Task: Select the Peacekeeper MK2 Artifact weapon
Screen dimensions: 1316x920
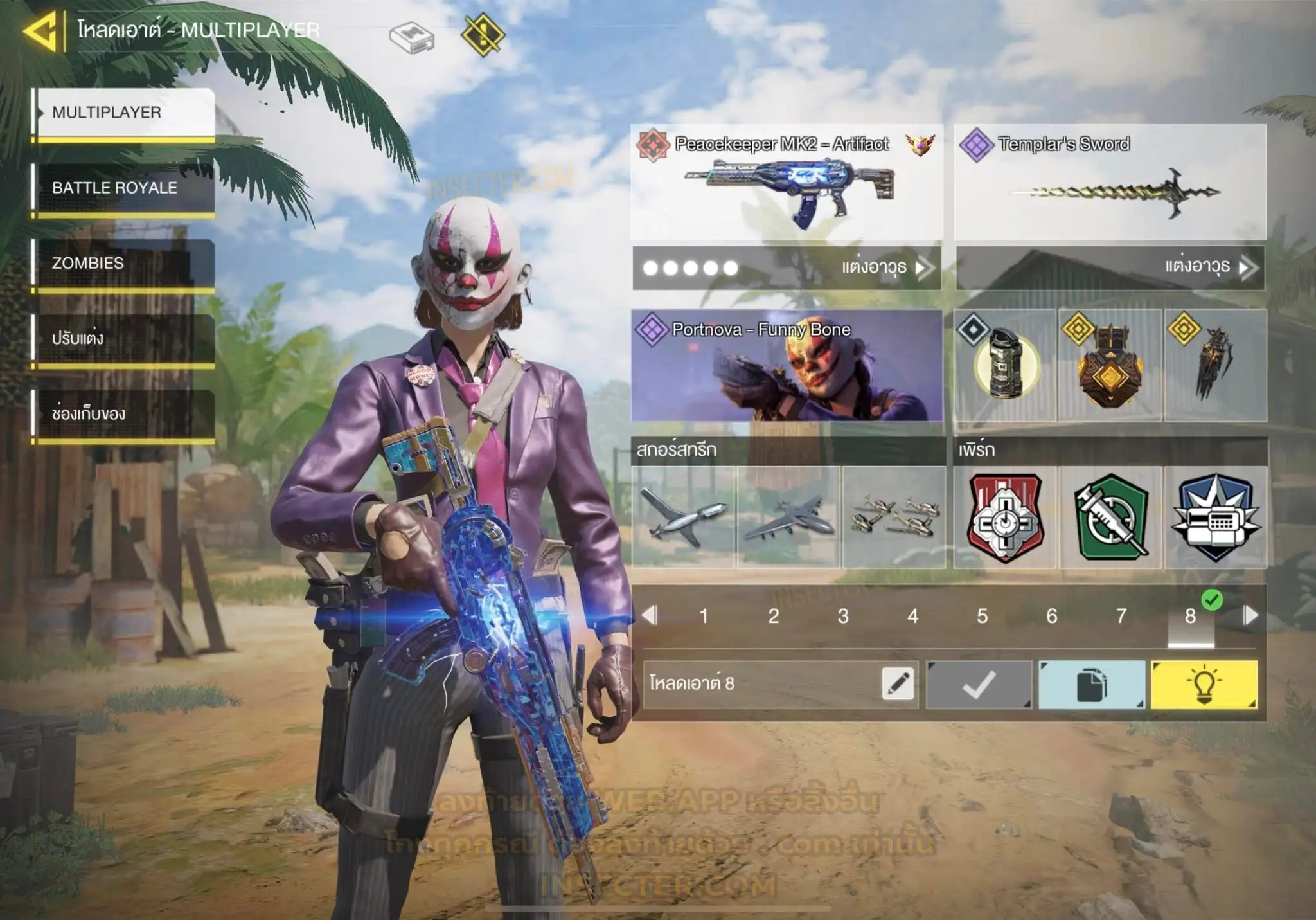Action: [787, 183]
